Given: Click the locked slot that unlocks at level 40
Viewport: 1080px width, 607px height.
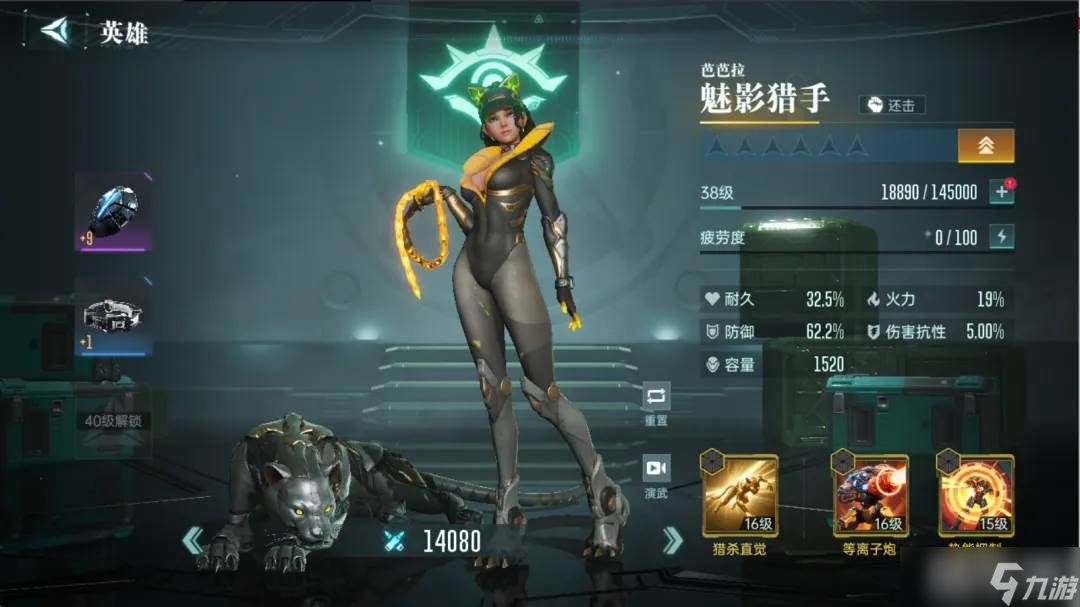Looking at the screenshot, I should pos(113,420).
